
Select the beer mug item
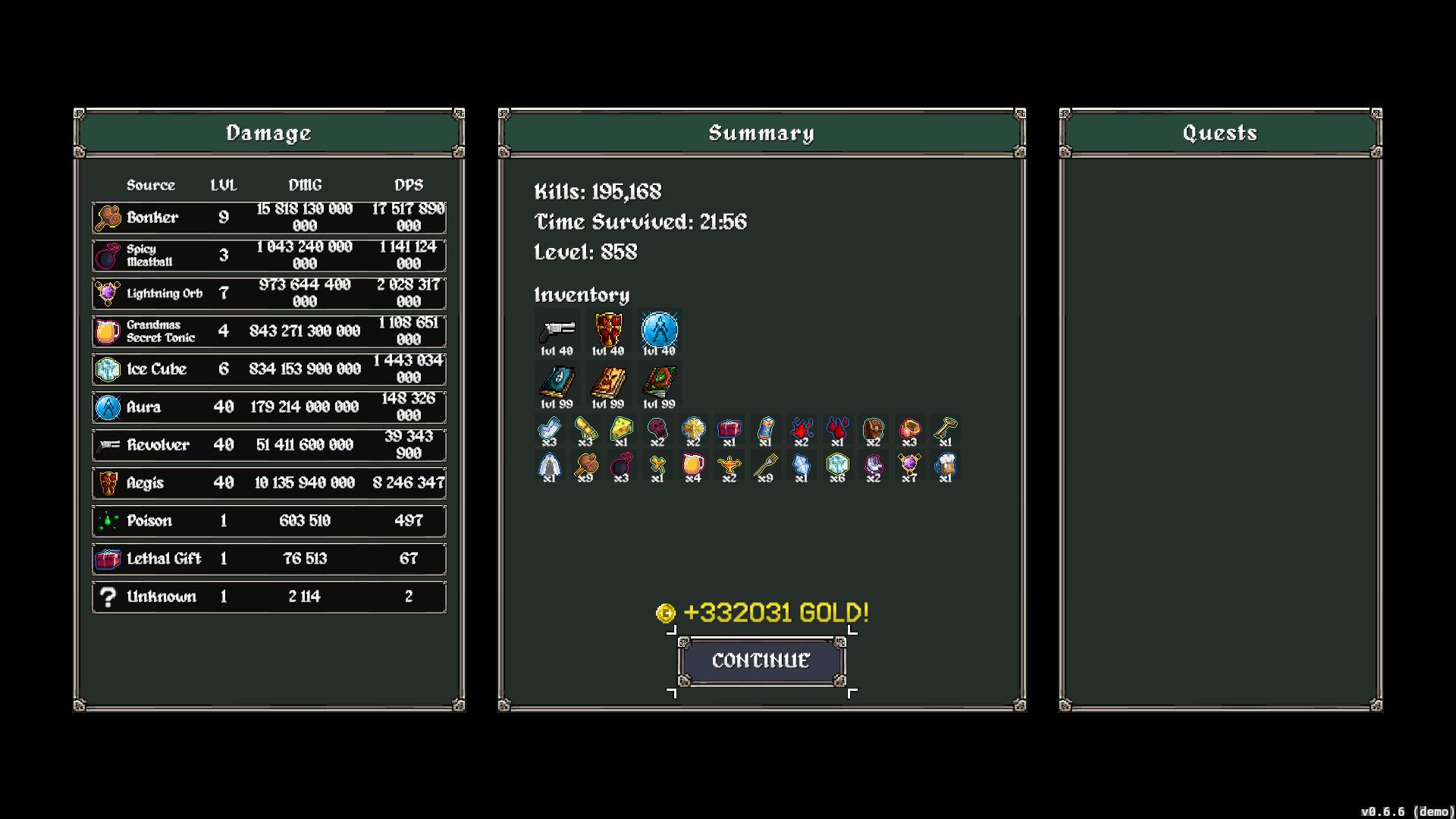pyautogui.click(x=945, y=464)
